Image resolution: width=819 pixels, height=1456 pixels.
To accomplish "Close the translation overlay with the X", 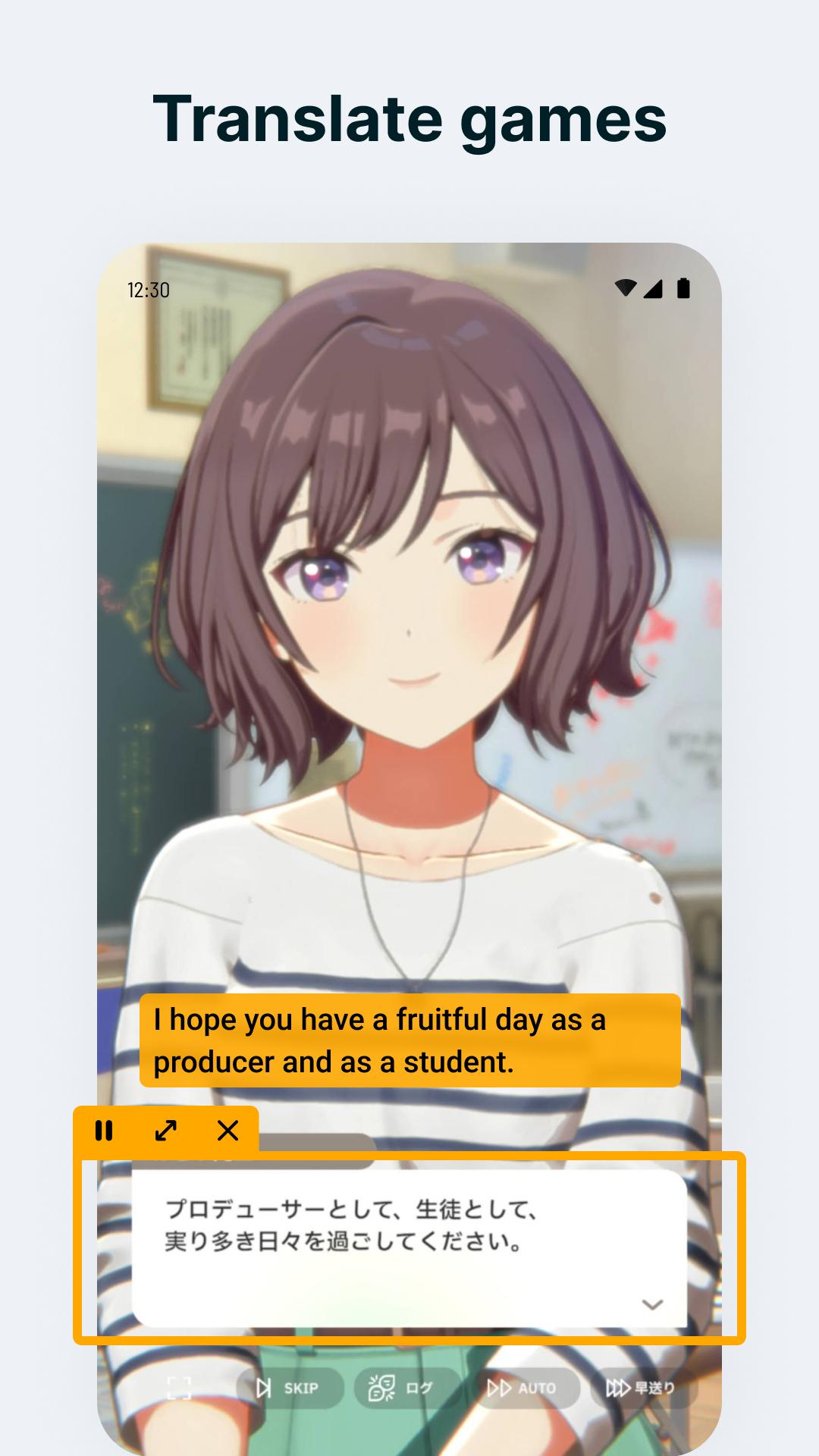I will pos(227,1131).
